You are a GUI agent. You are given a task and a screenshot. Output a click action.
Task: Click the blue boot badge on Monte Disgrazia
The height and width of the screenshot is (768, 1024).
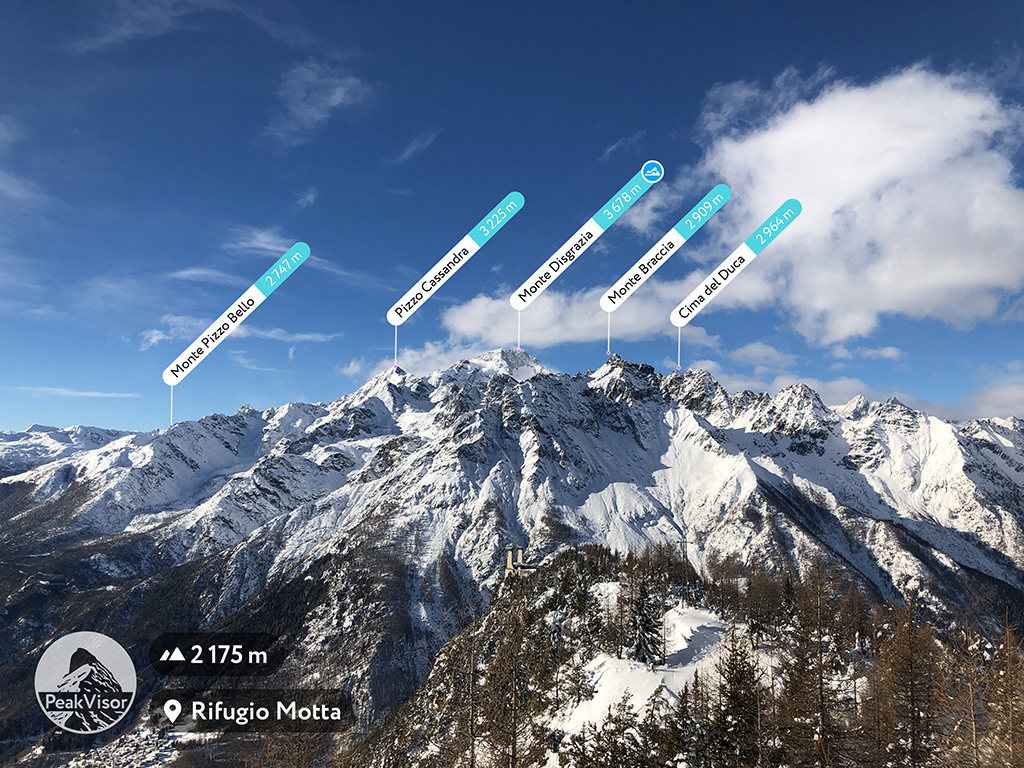(652, 172)
